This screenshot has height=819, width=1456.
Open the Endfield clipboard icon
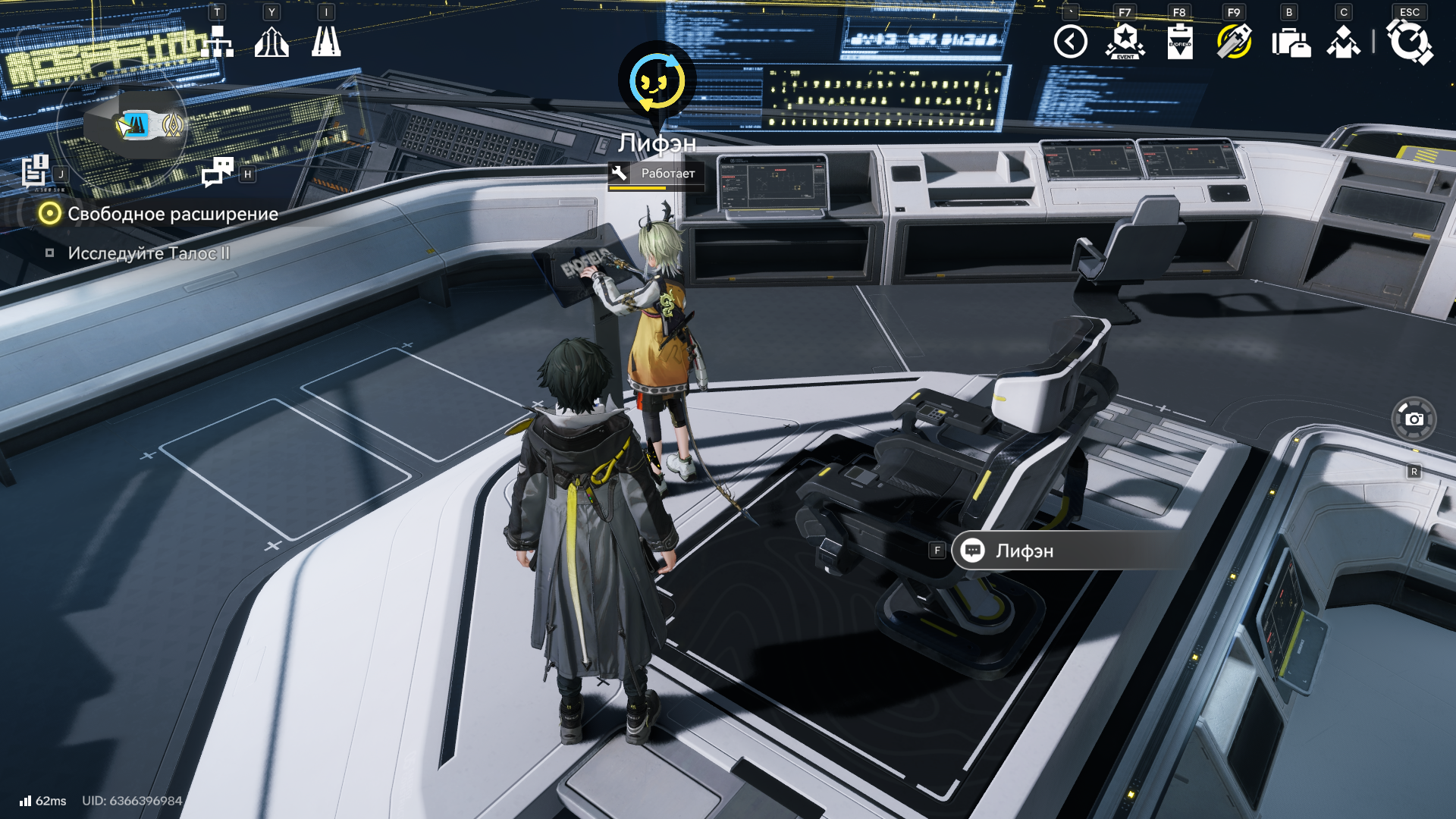coord(1180,42)
